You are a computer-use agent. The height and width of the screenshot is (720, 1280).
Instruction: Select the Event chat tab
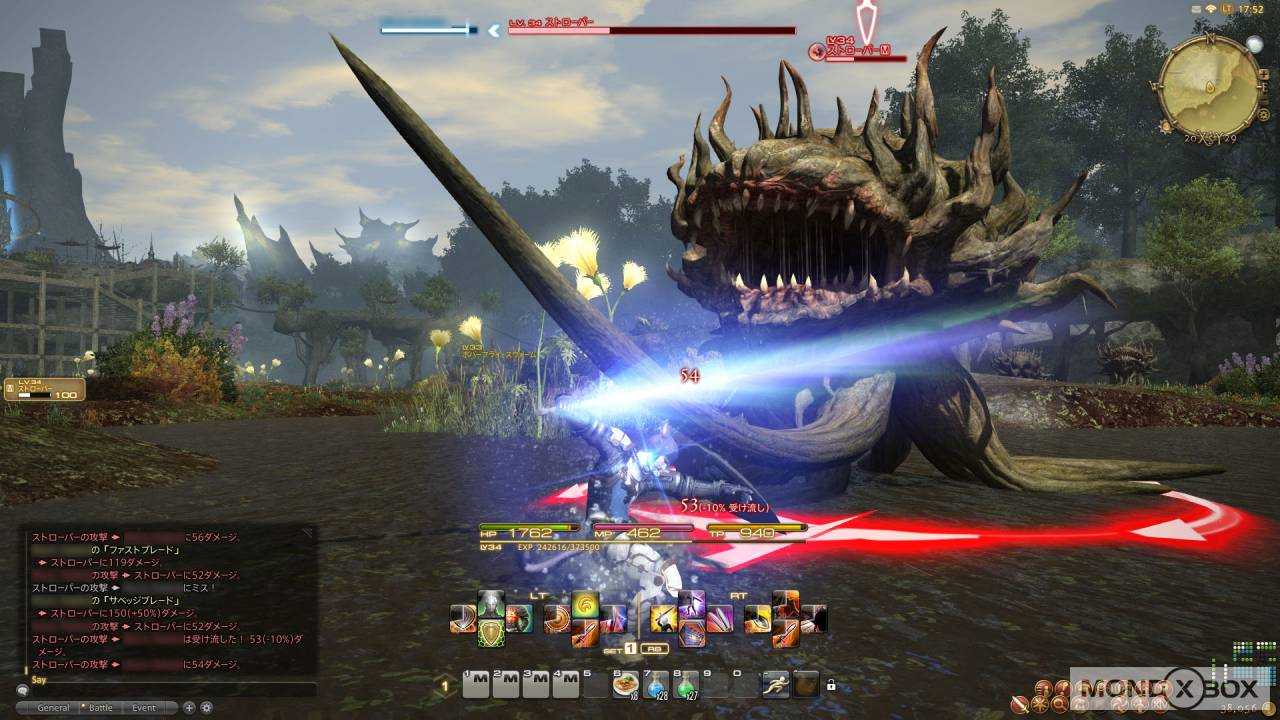[x=144, y=708]
